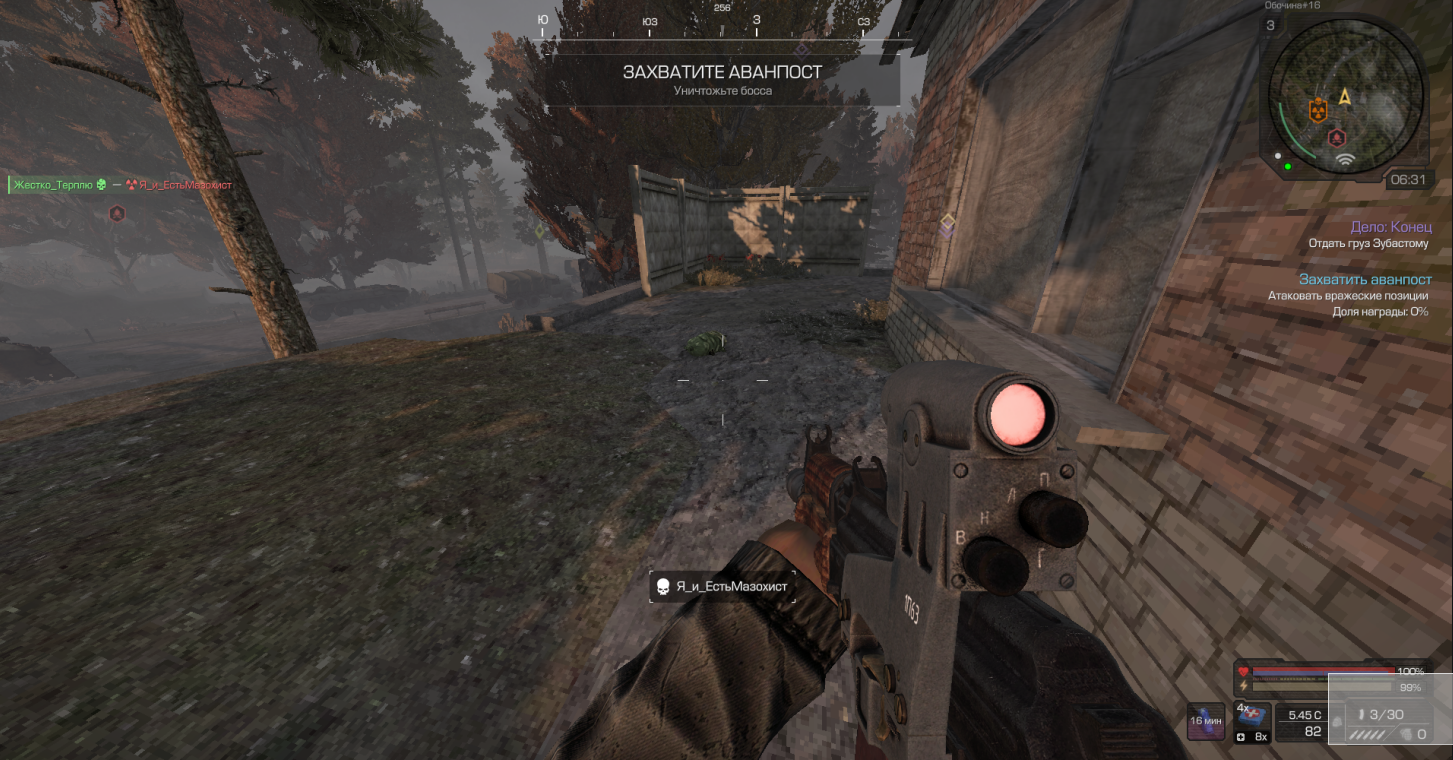Click the Я_и_ЕстьМазохист nameplate with skull
This screenshot has height=760, width=1453.
tap(722, 587)
